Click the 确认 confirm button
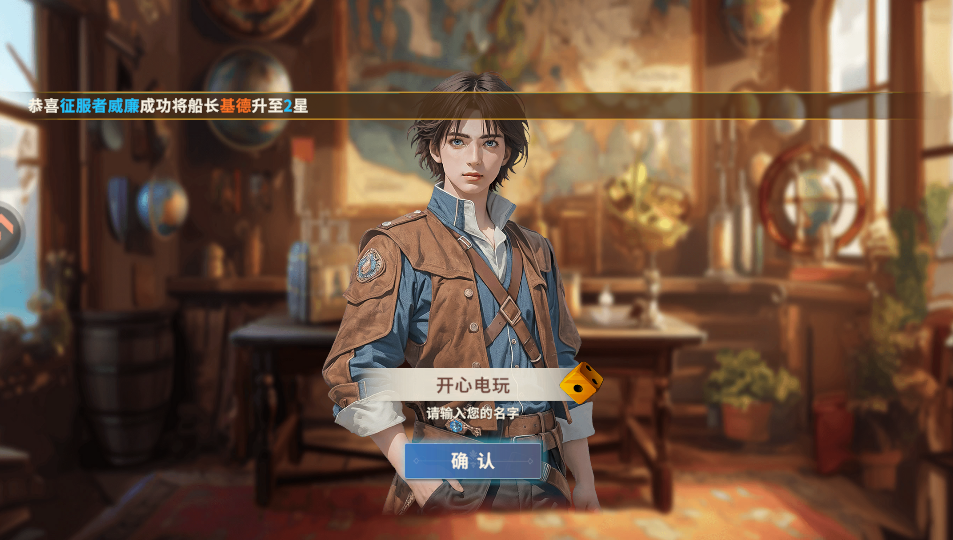Screen dimensions: 953x540 tap(473, 461)
